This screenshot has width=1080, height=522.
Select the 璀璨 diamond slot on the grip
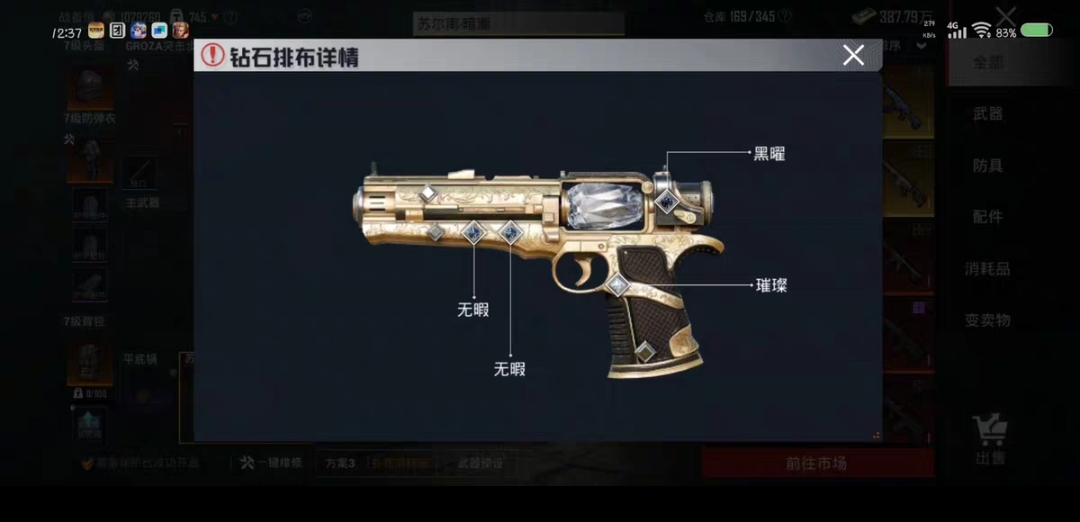point(618,285)
